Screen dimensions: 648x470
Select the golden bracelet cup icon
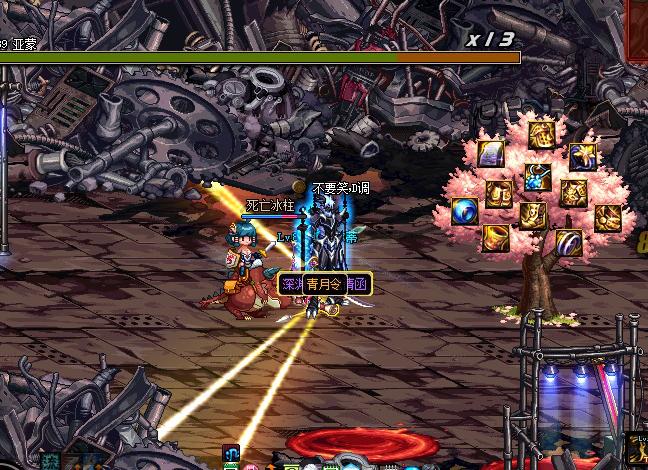[496, 237]
